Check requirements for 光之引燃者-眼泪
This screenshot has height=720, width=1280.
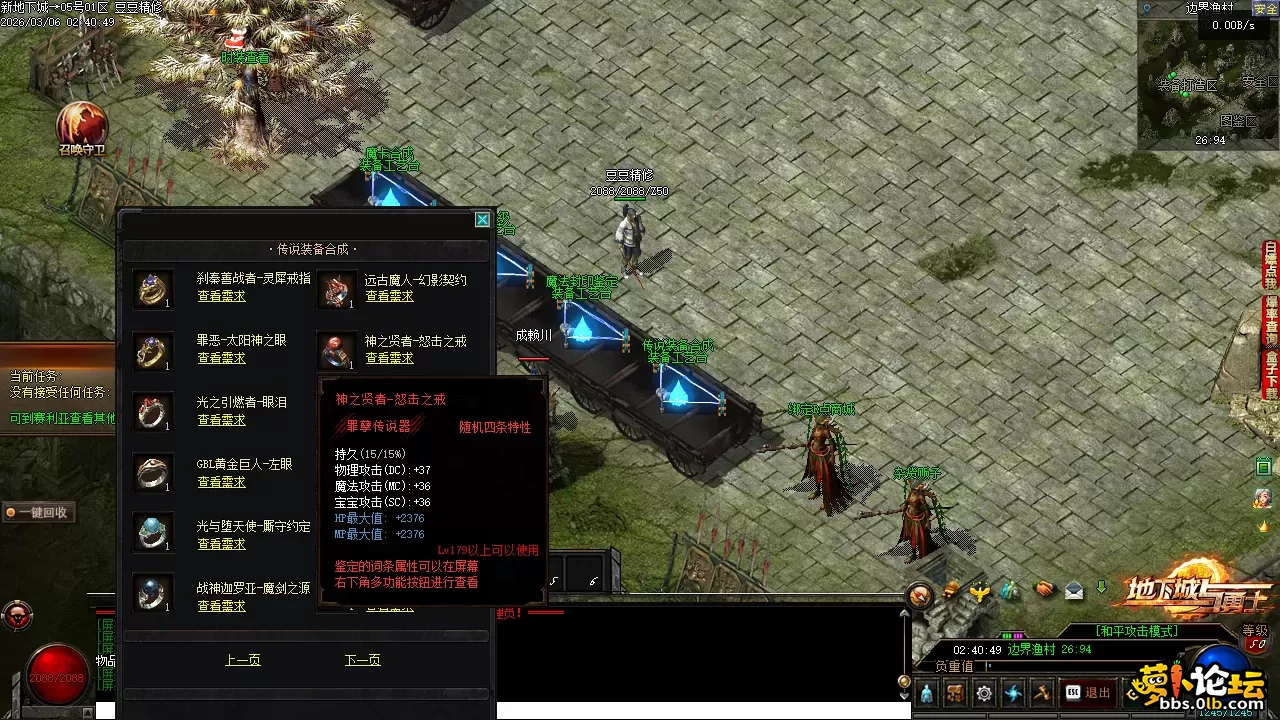(x=221, y=420)
